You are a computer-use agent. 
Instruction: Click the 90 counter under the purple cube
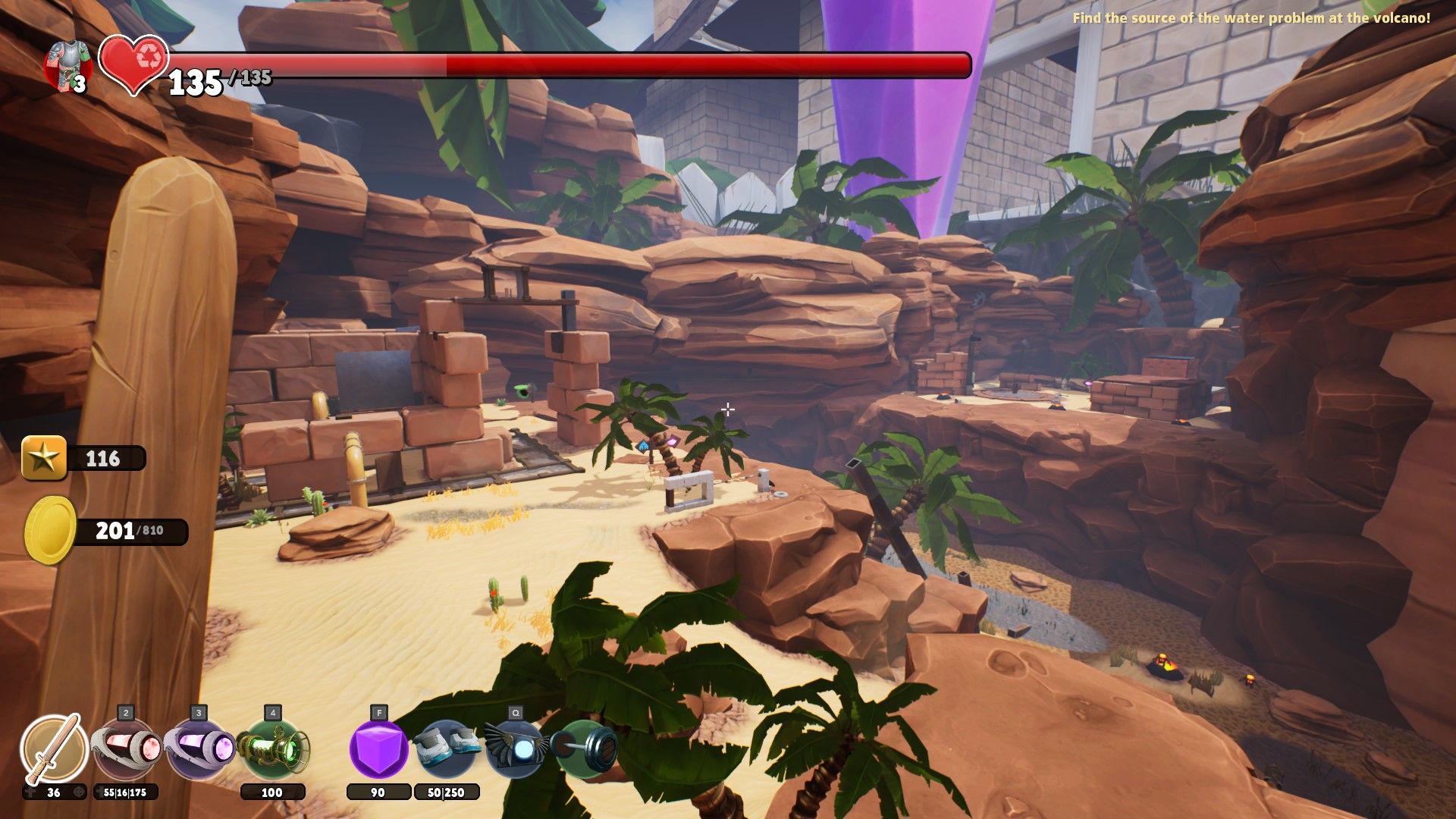click(x=379, y=791)
